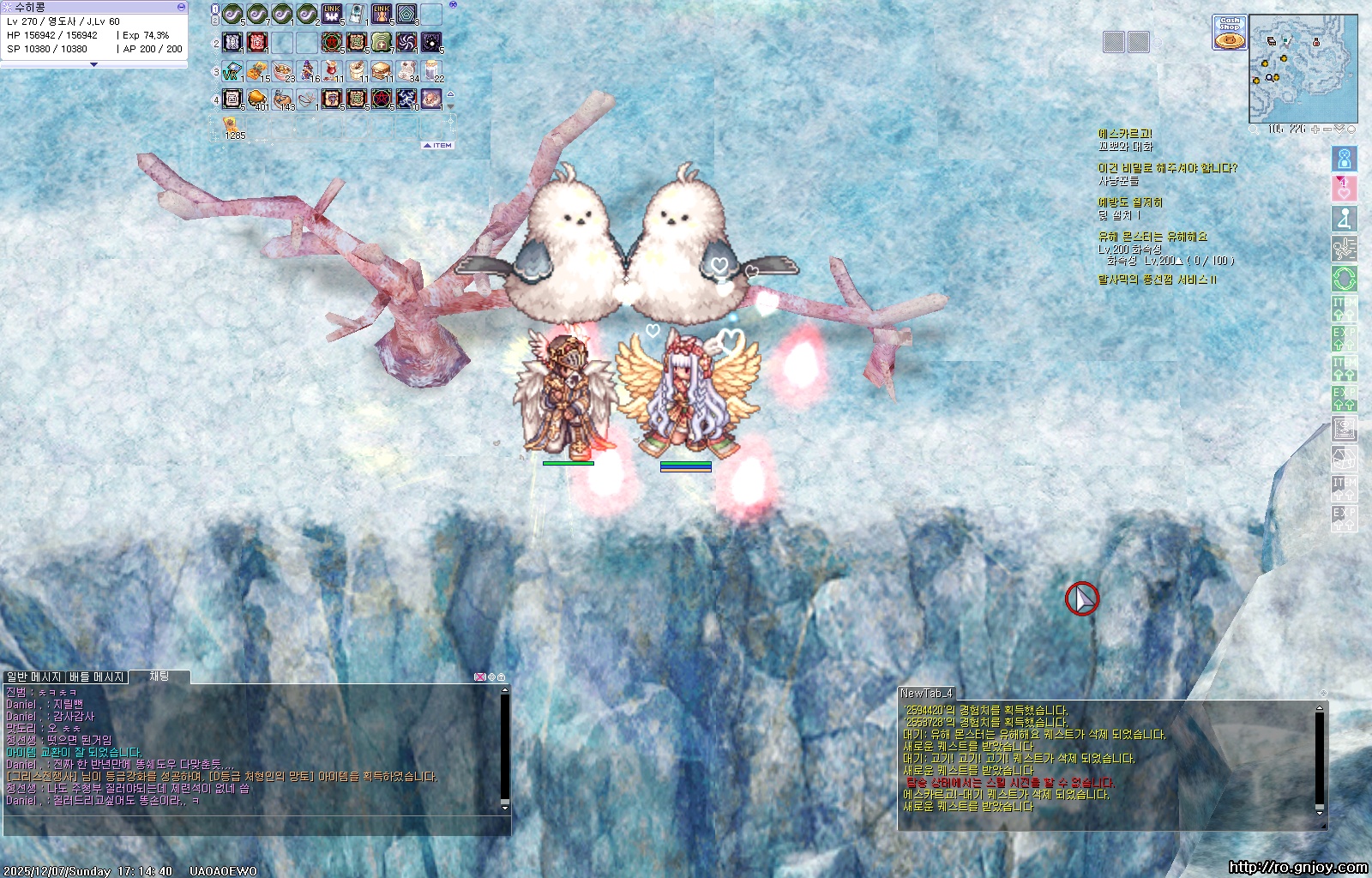The width and height of the screenshot is (1372, 878).
Task: Activate the LINK butterfly skill icon
Action: click(332, 15)
